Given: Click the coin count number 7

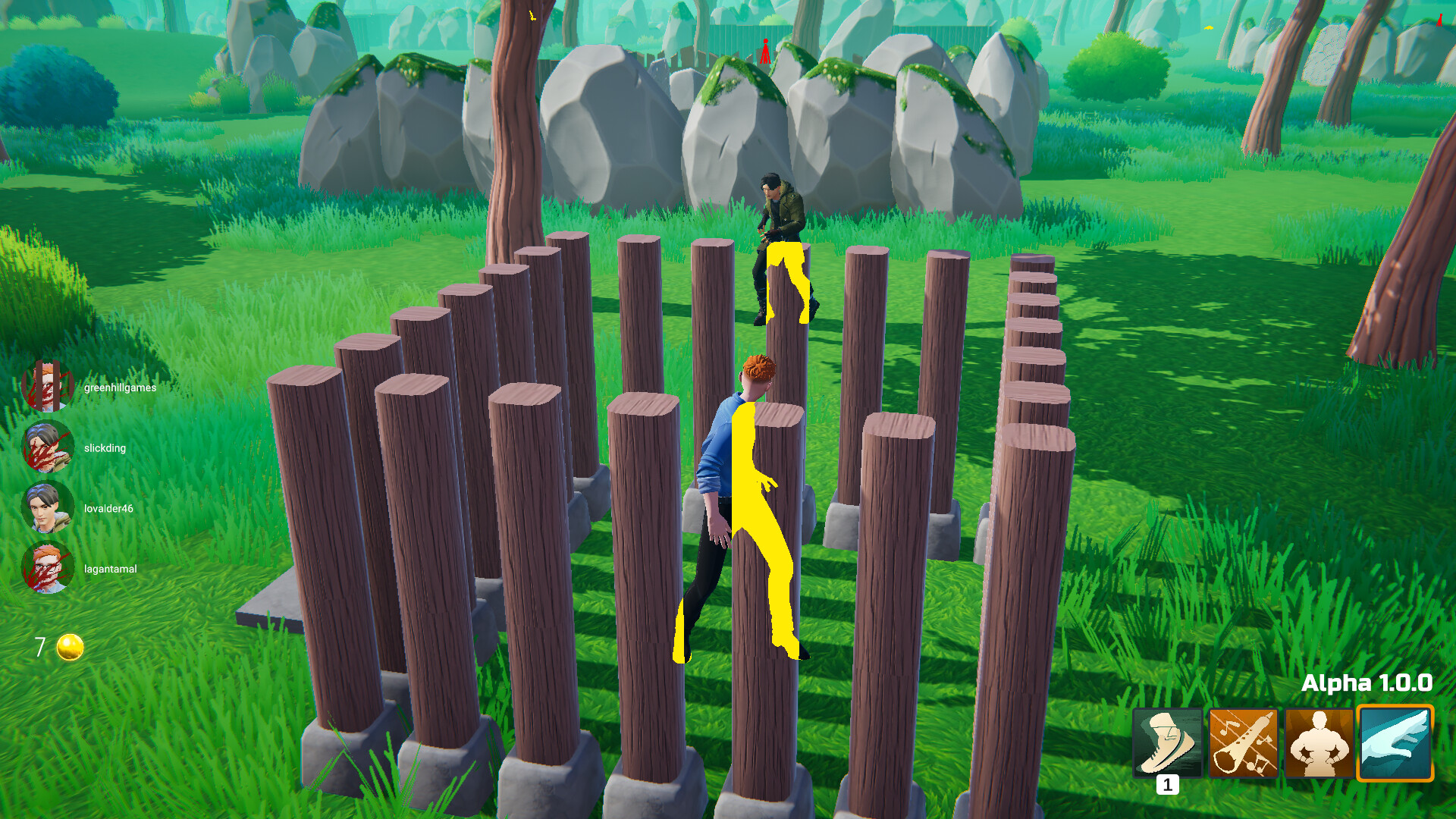Looking at the screenshot, I should point(39,647).
